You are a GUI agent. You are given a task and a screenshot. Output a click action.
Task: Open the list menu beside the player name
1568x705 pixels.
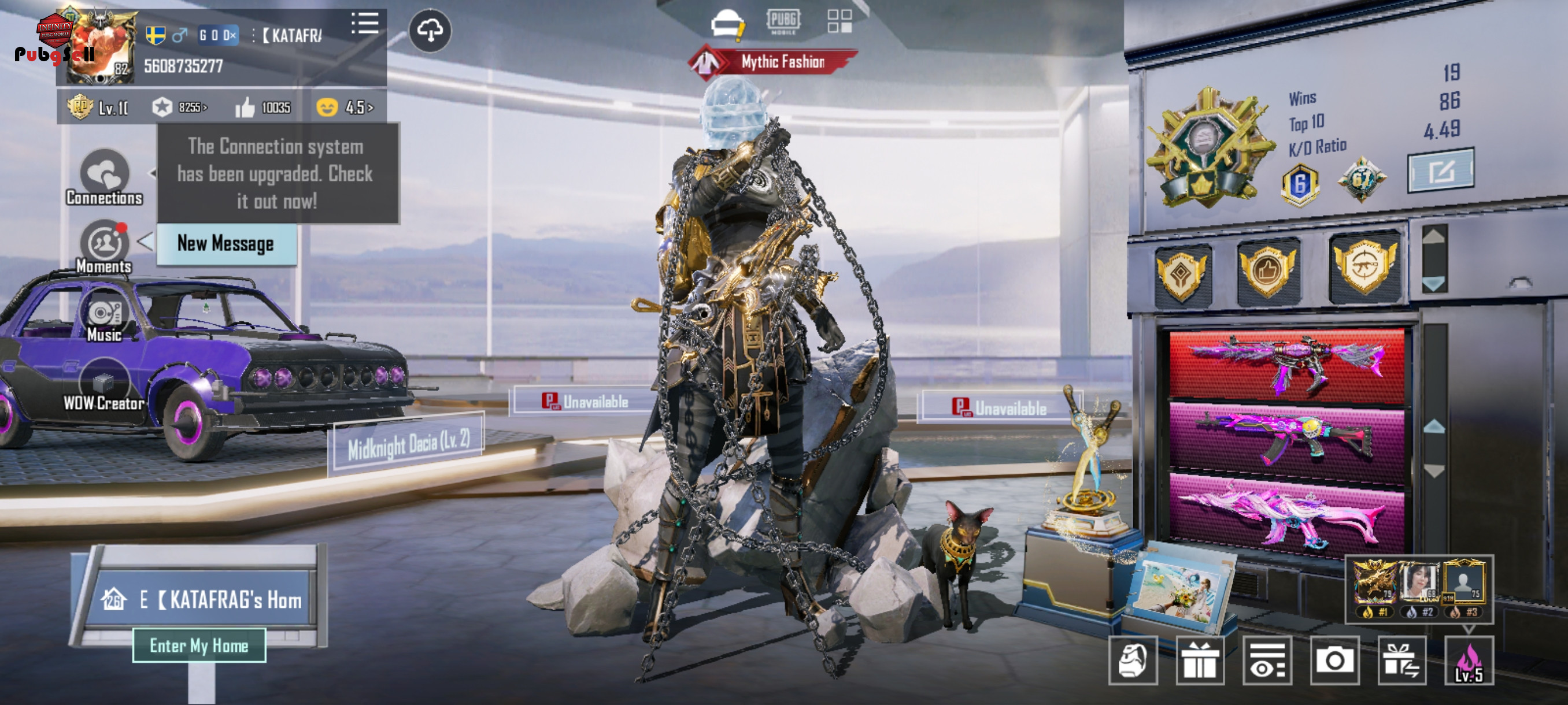pyautogui.click(x=365, y=24)
